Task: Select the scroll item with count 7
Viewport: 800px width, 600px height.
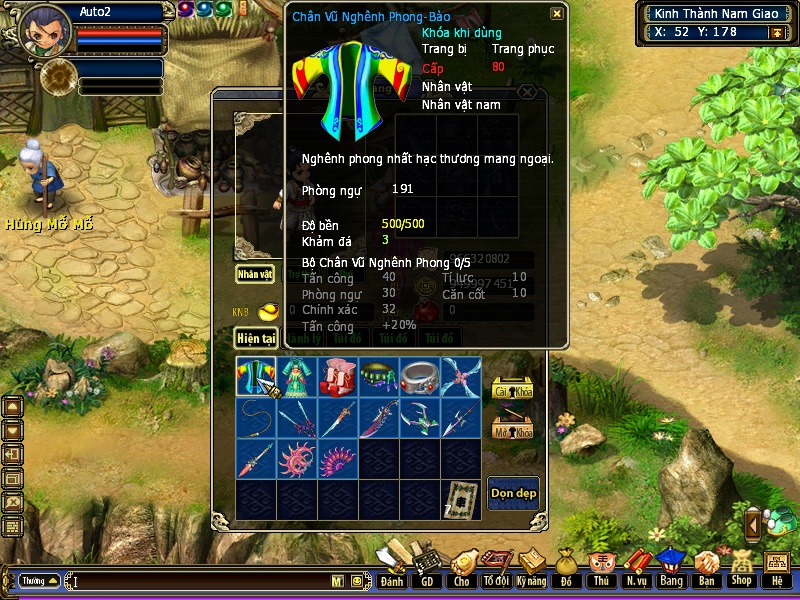Action: [461, 499]
